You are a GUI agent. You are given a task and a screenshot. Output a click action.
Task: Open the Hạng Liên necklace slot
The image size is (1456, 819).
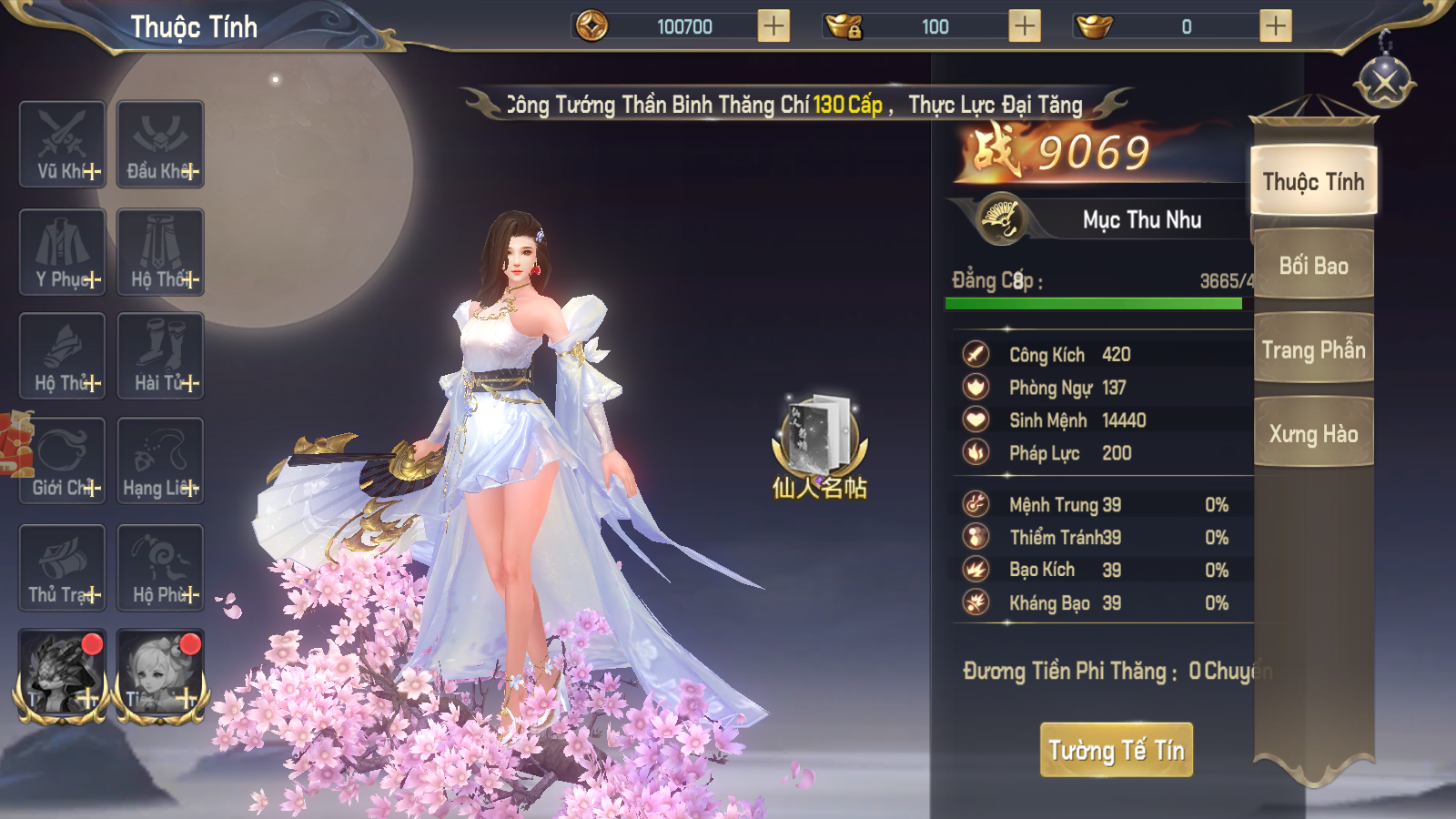click(160, 461)
